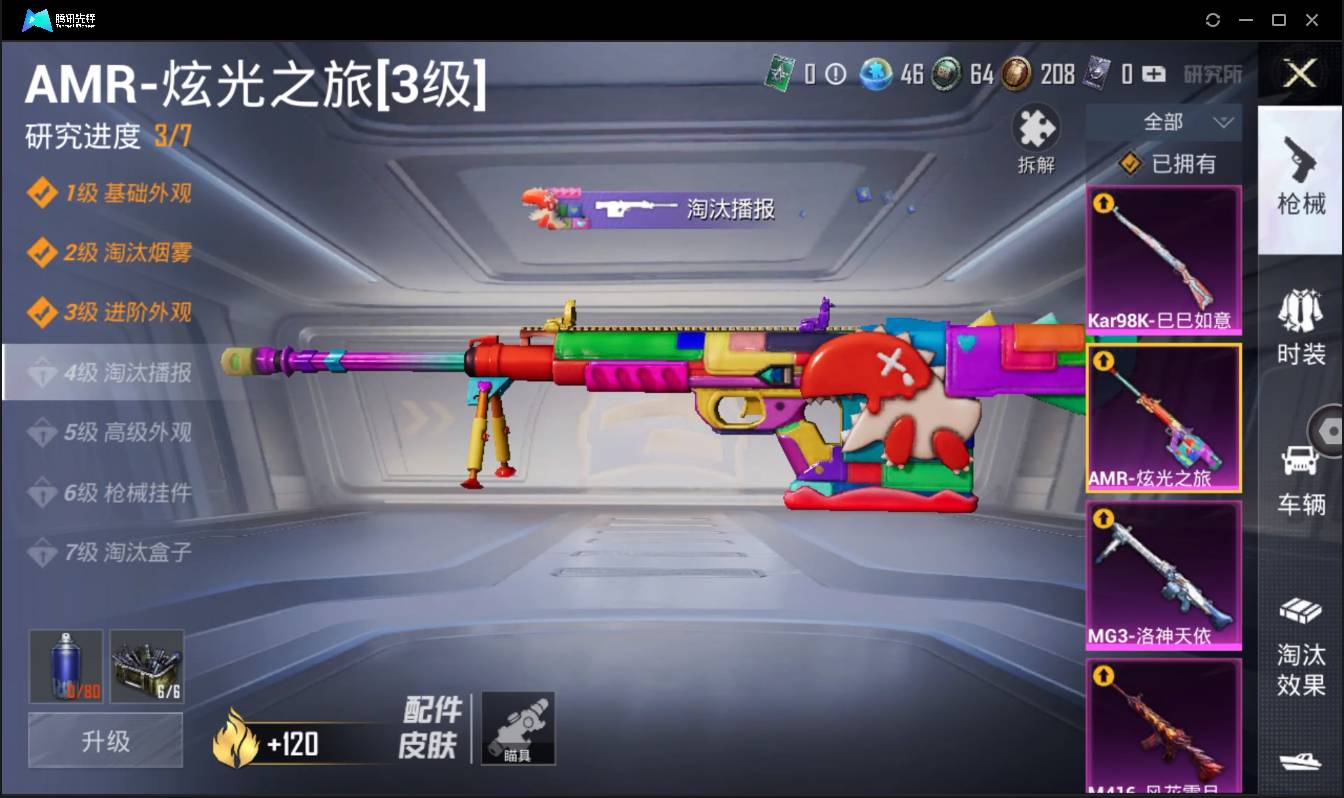Click the 拆解 dismantle puzzle icon
The width and height of the screenshot is (1344, 798).
pyautogui.click(x=1035, y=128)
